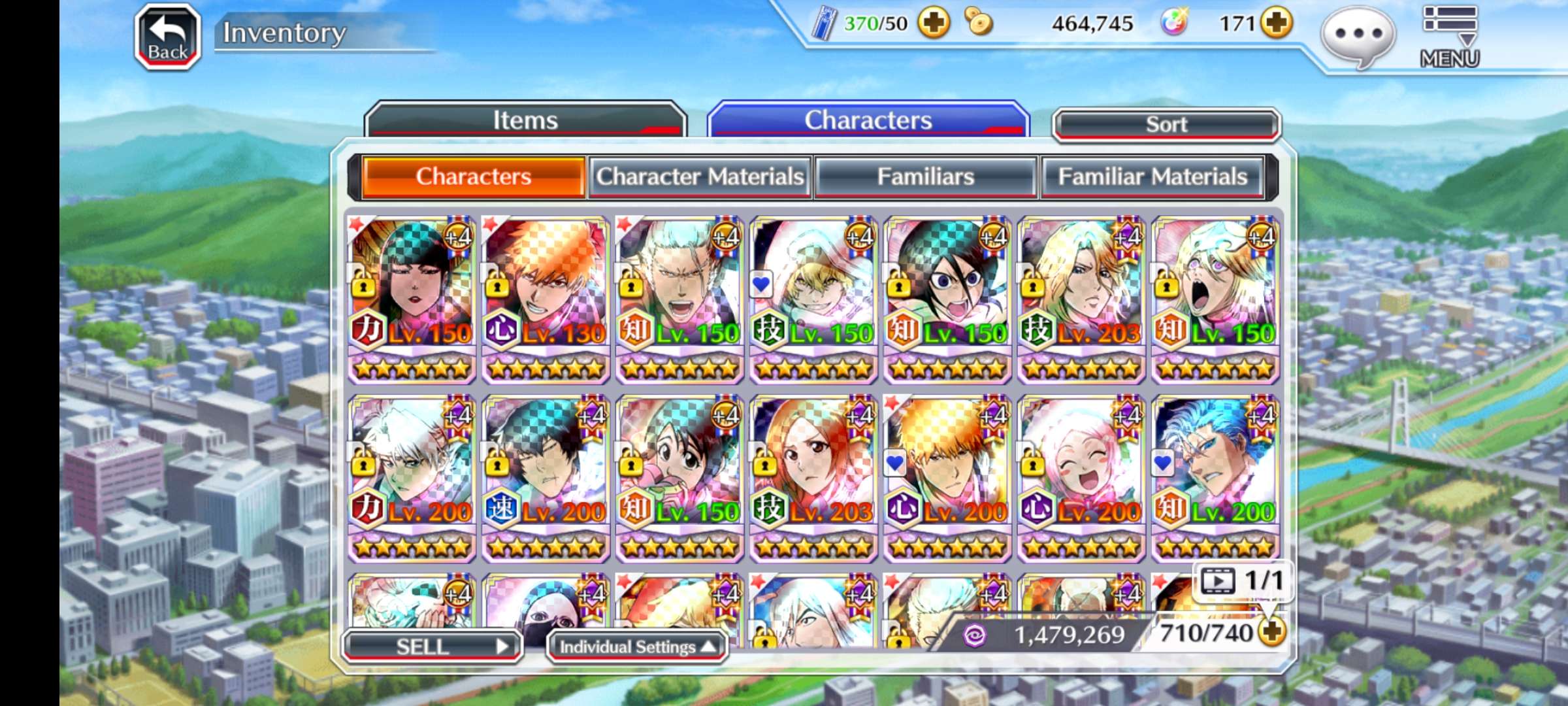Tap the SELL button
This screenshot has height=706, width=1568.
pos(431,647)
